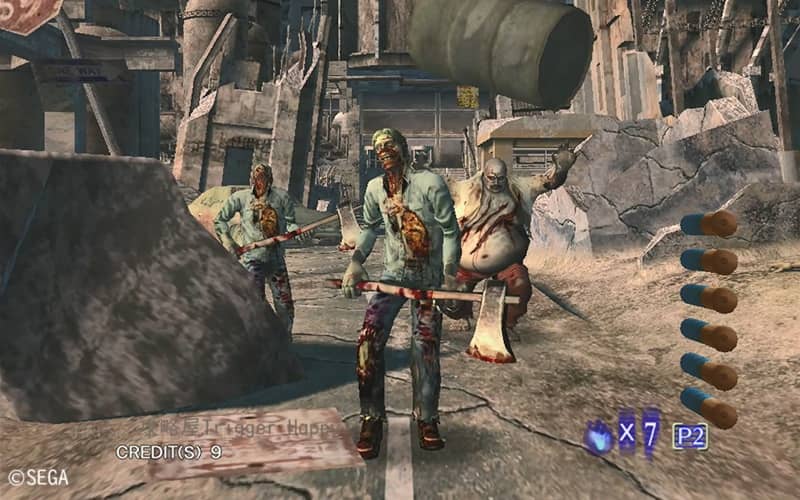Click the P2 player badge
Image resolution: width=800 pixels, height=500 pixels.
coord(689,436)
